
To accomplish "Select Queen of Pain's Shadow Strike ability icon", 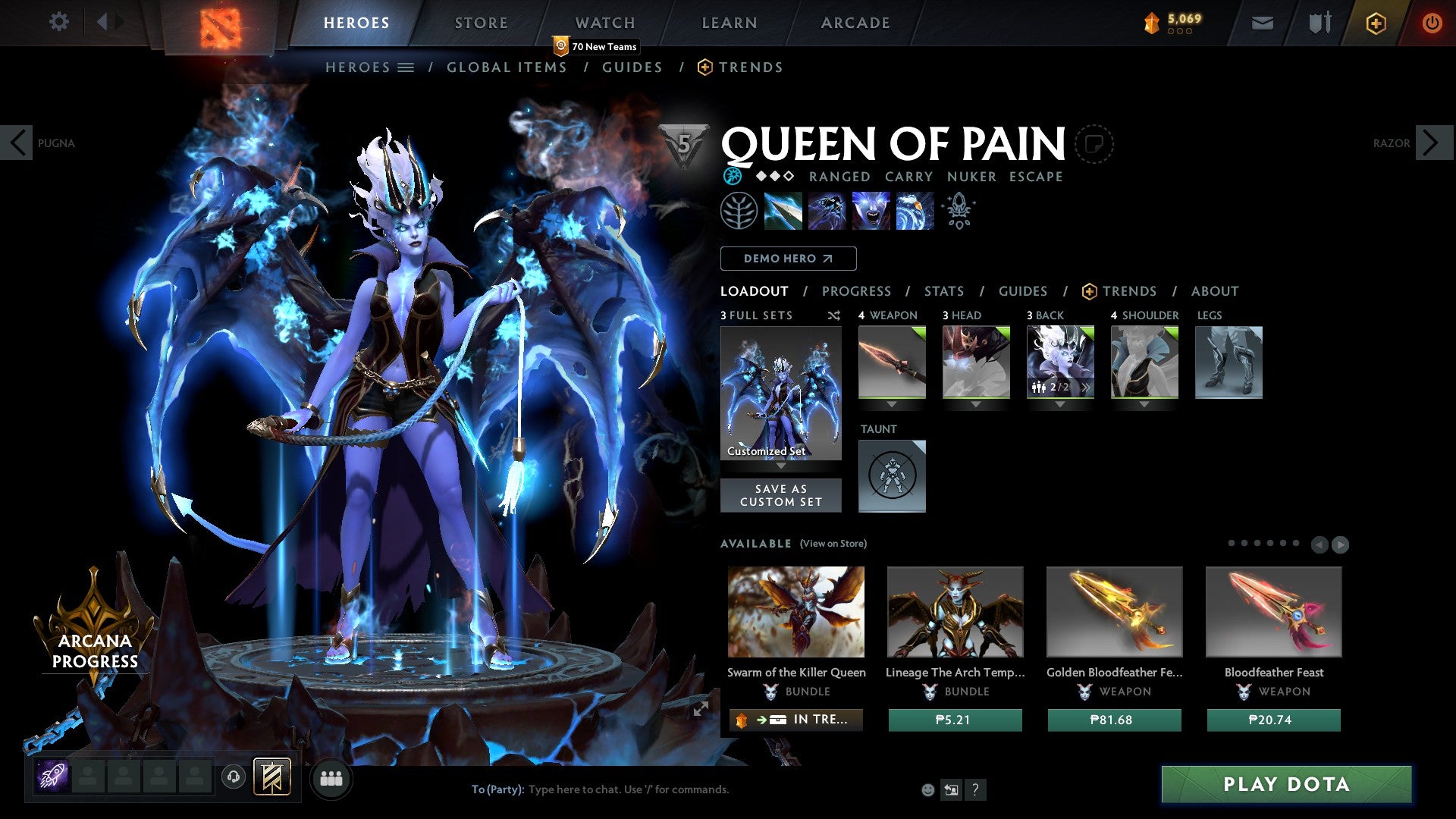I will pos(785,211).
